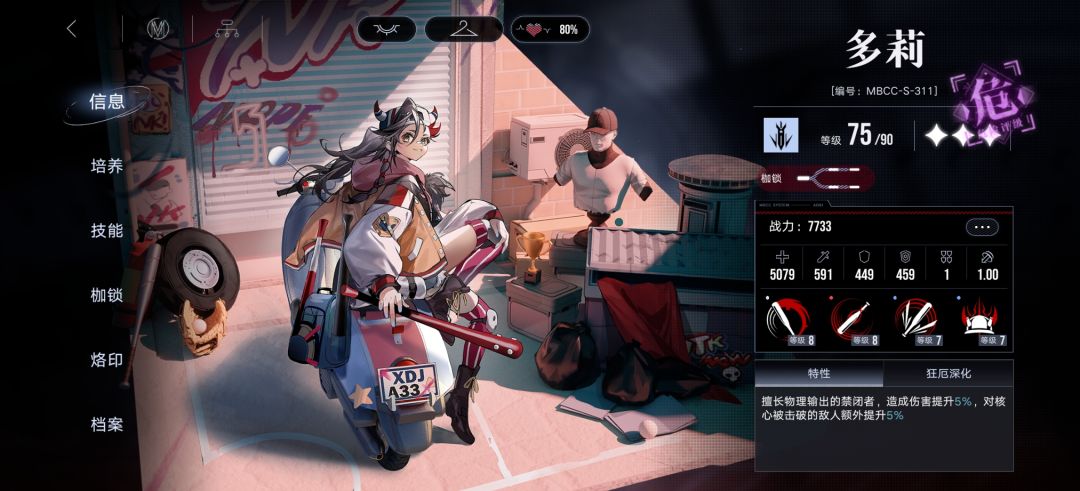Image resolution: width=1080 pixels, height=491 pixels.
Task: Select the bat and ball skill icon
Action: [x=853, y=320]
